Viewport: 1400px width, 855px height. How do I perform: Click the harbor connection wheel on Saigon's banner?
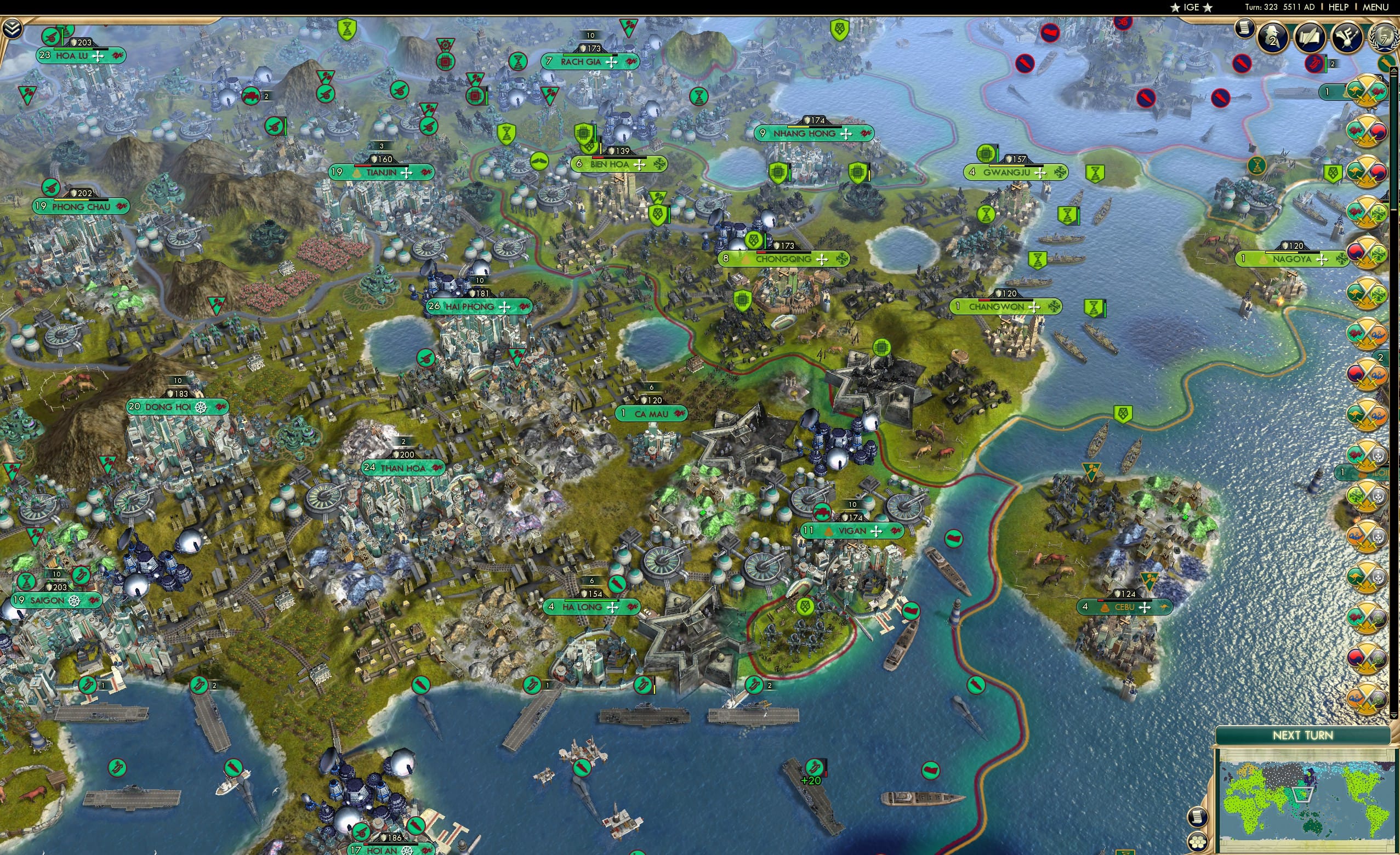point(73,600)
